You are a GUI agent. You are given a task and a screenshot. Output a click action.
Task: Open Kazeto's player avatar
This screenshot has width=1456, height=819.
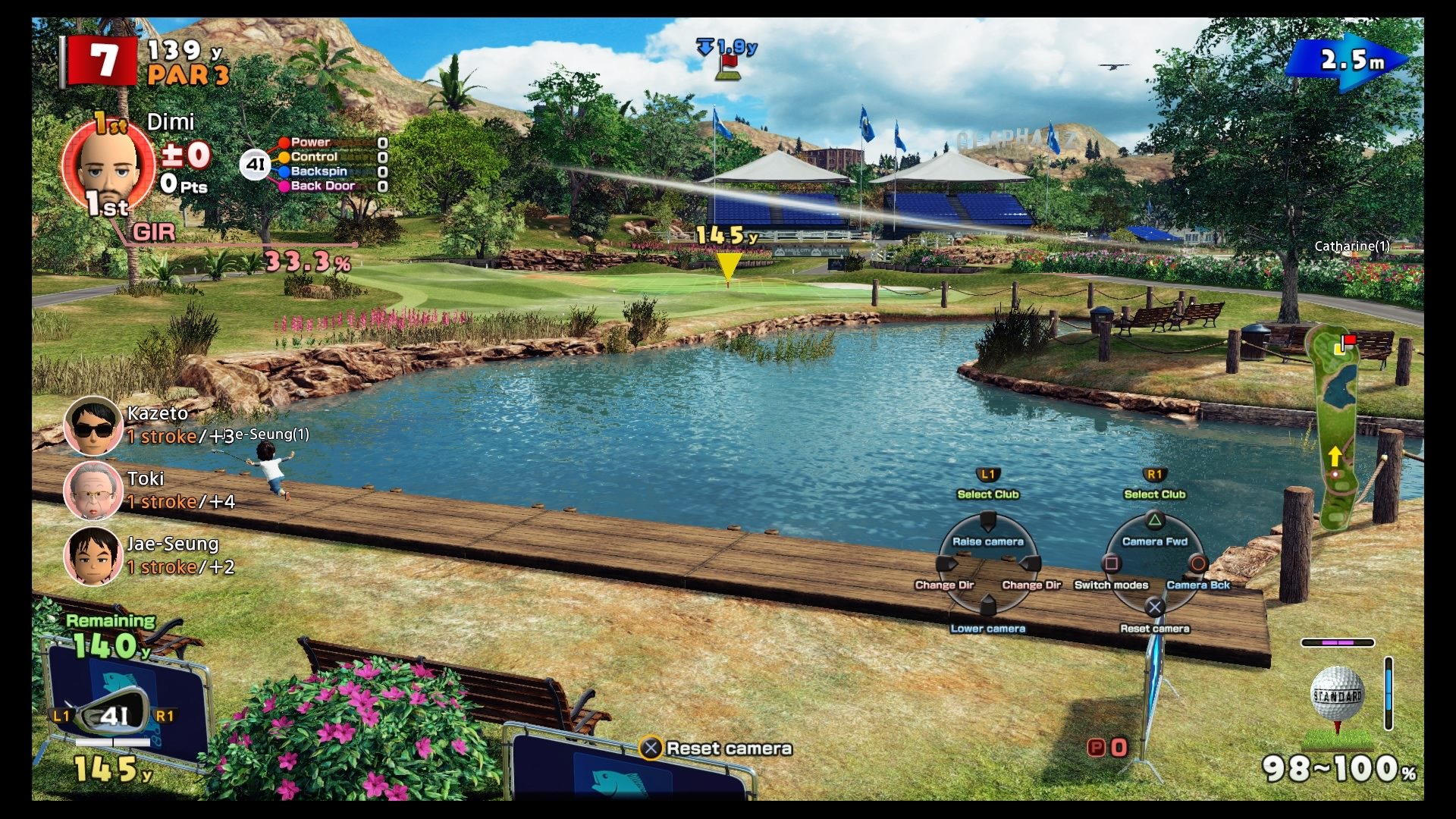[93, 425]
